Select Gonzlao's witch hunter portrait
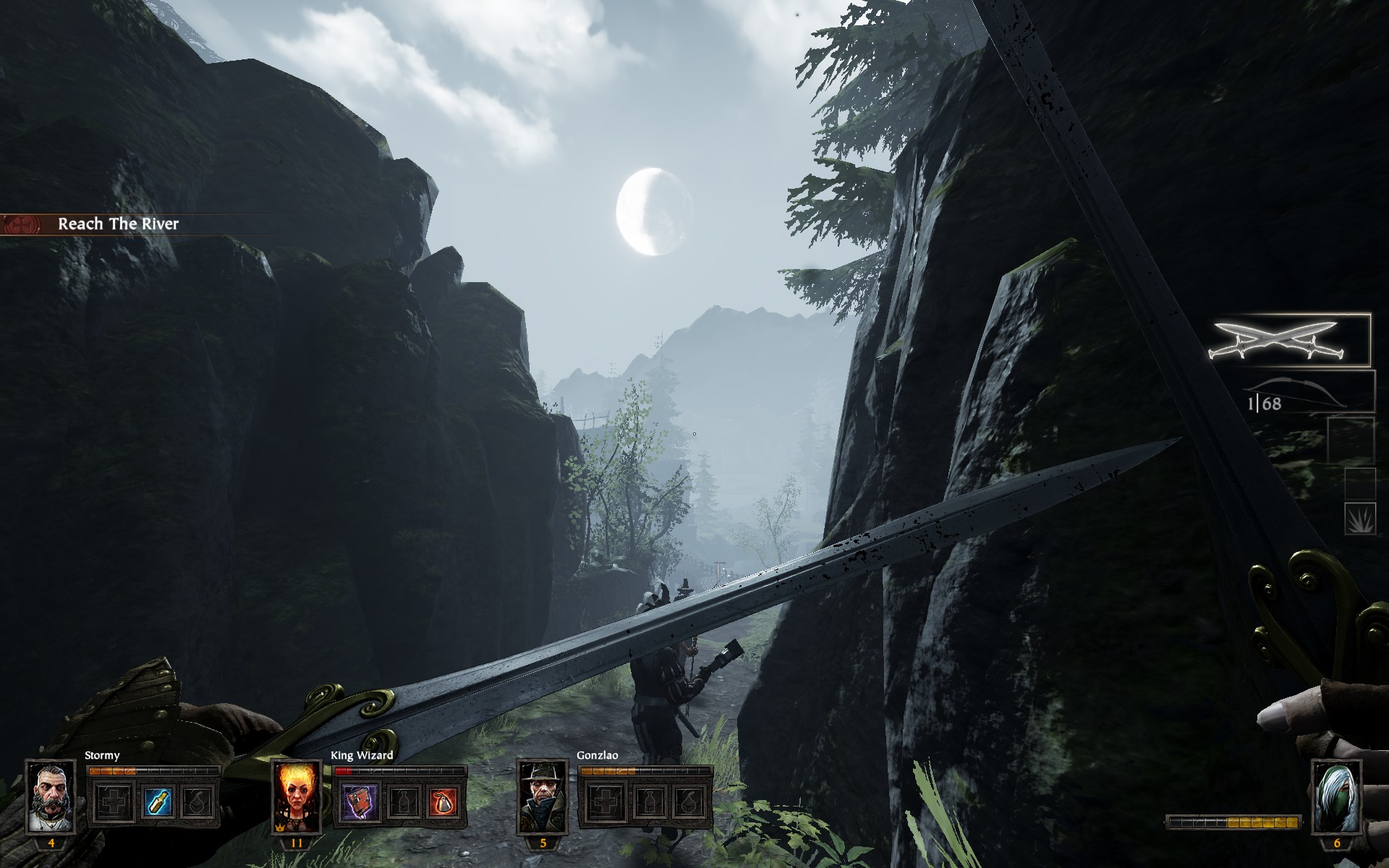 pyautogui.click(x=543, y=797)
